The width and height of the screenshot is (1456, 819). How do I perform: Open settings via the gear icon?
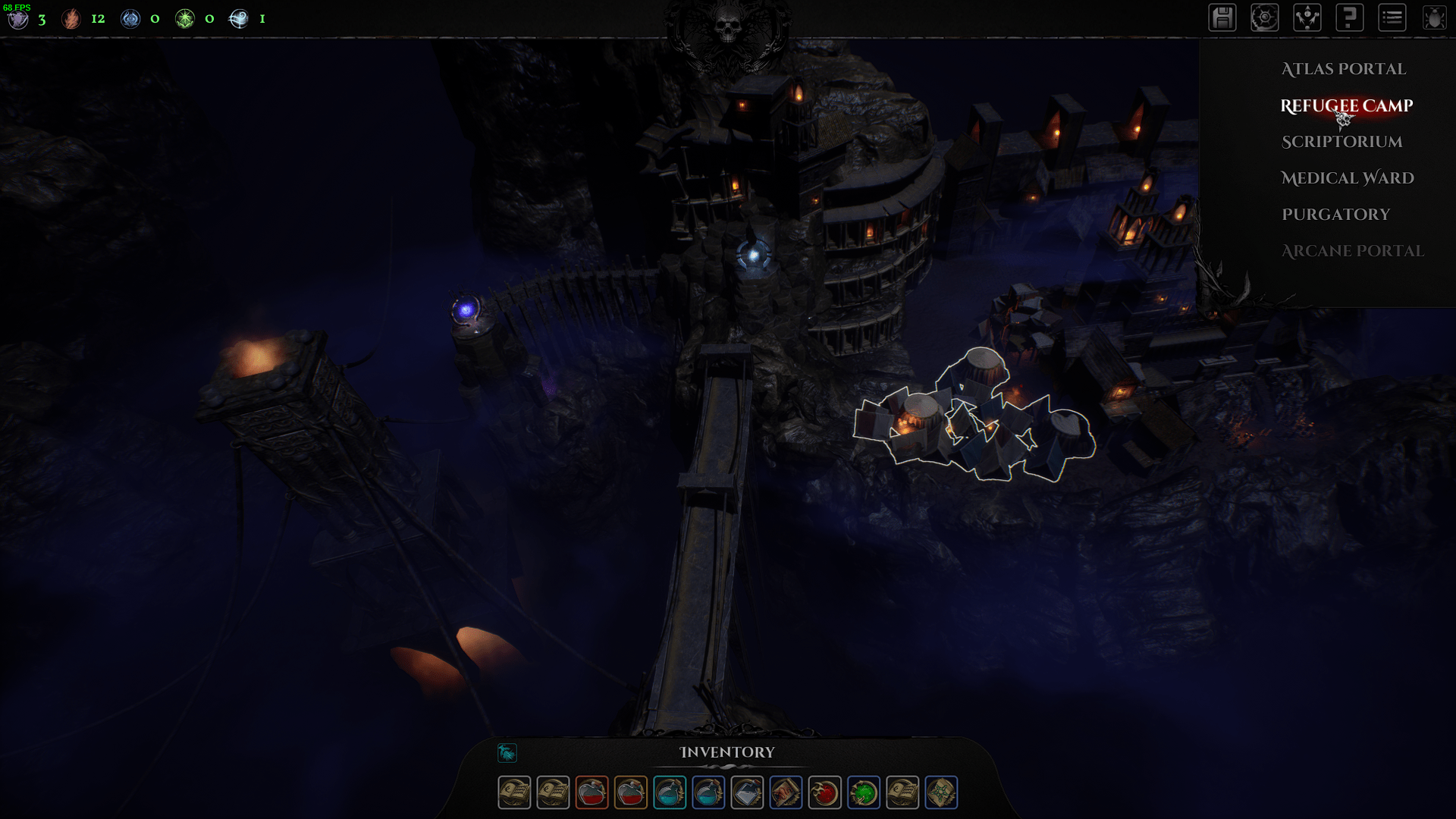pos(1265,18)
